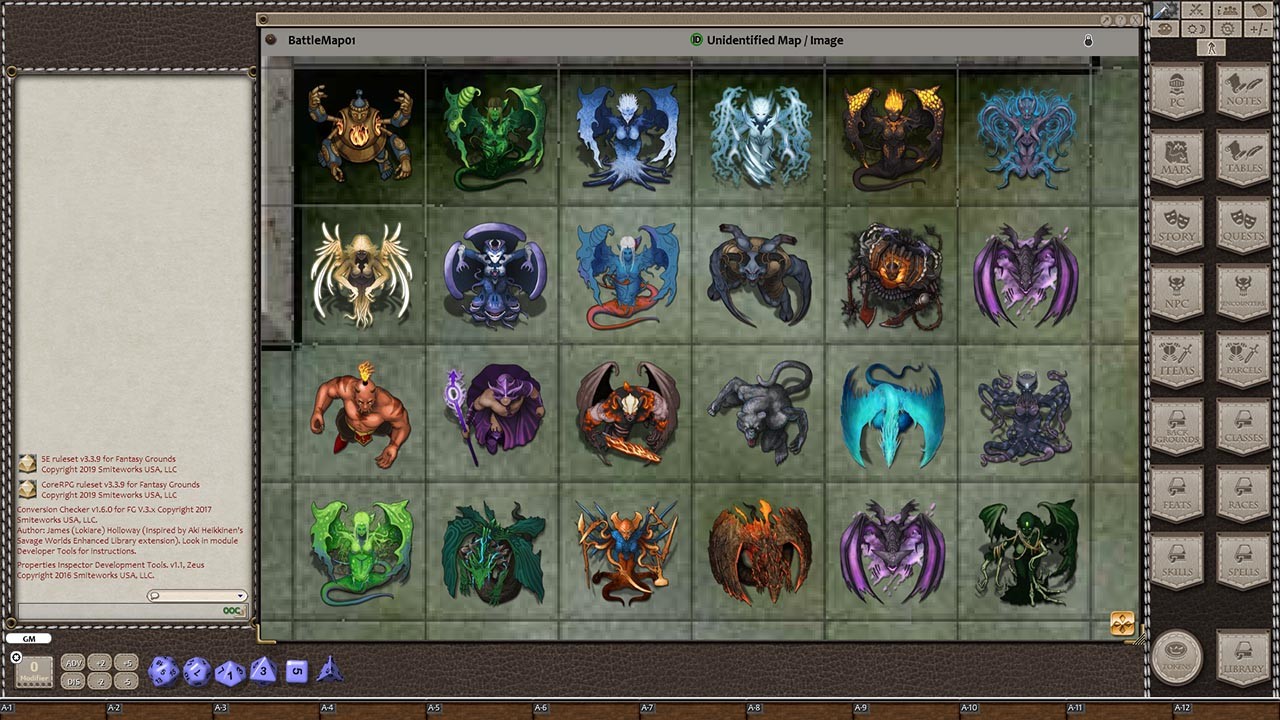Select the pointer mode arrow below the toolbar
Image resolution: width=1280 pixels, height=720 pixels.
1210,47
